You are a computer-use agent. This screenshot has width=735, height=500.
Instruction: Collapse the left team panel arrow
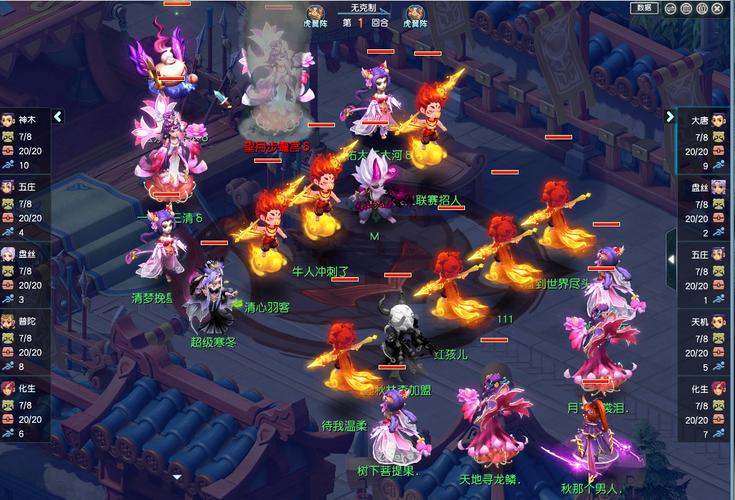point(58,117)
